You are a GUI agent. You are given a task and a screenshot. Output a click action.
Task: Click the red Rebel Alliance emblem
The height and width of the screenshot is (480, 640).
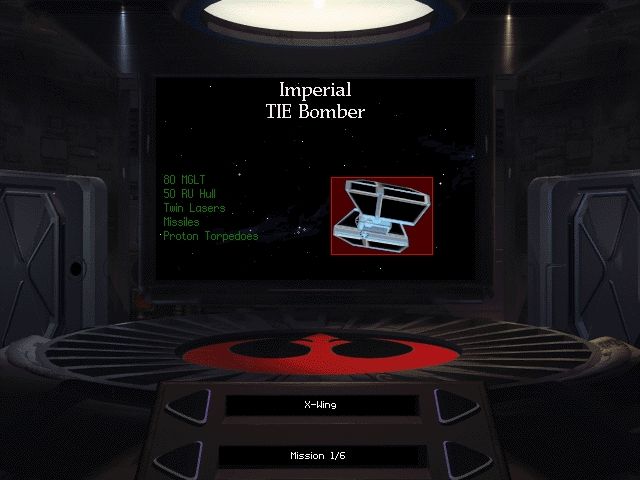[x=320, y=351]
